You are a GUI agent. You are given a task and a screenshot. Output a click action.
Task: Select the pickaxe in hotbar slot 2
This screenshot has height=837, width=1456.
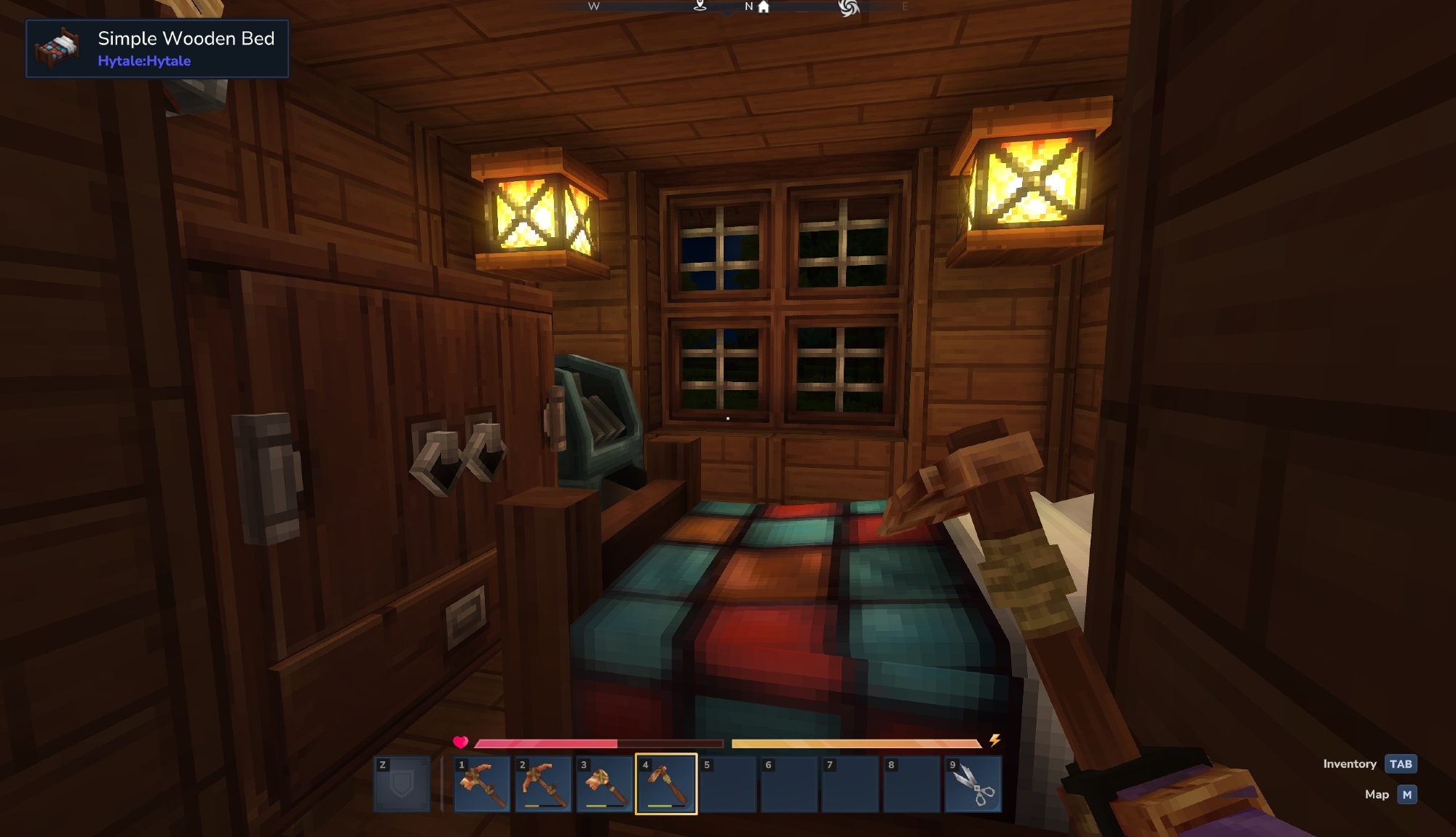tap(542, 784)
